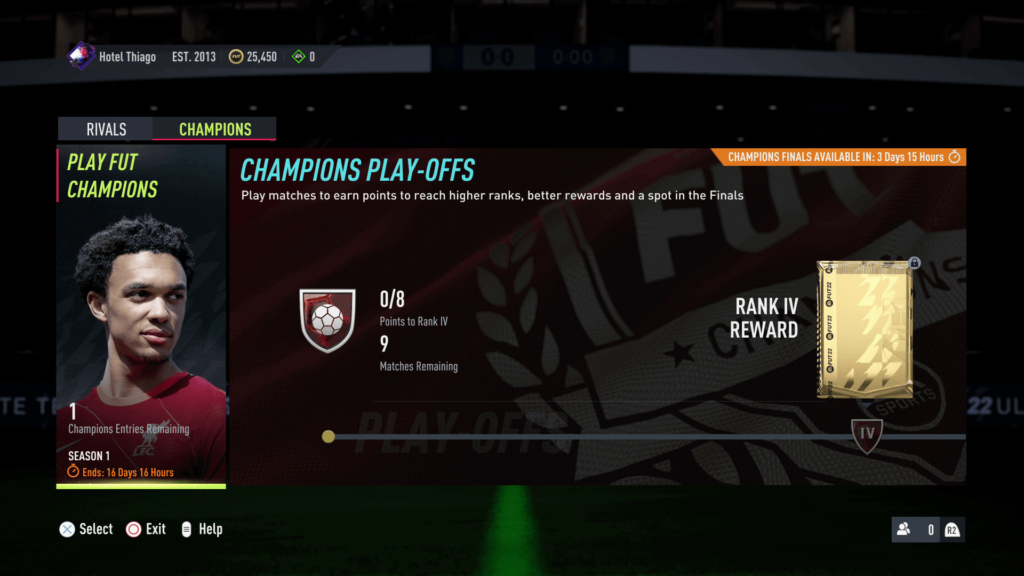Switch to the Rivals tab
1024x576 pixels.
coord(106,129)
